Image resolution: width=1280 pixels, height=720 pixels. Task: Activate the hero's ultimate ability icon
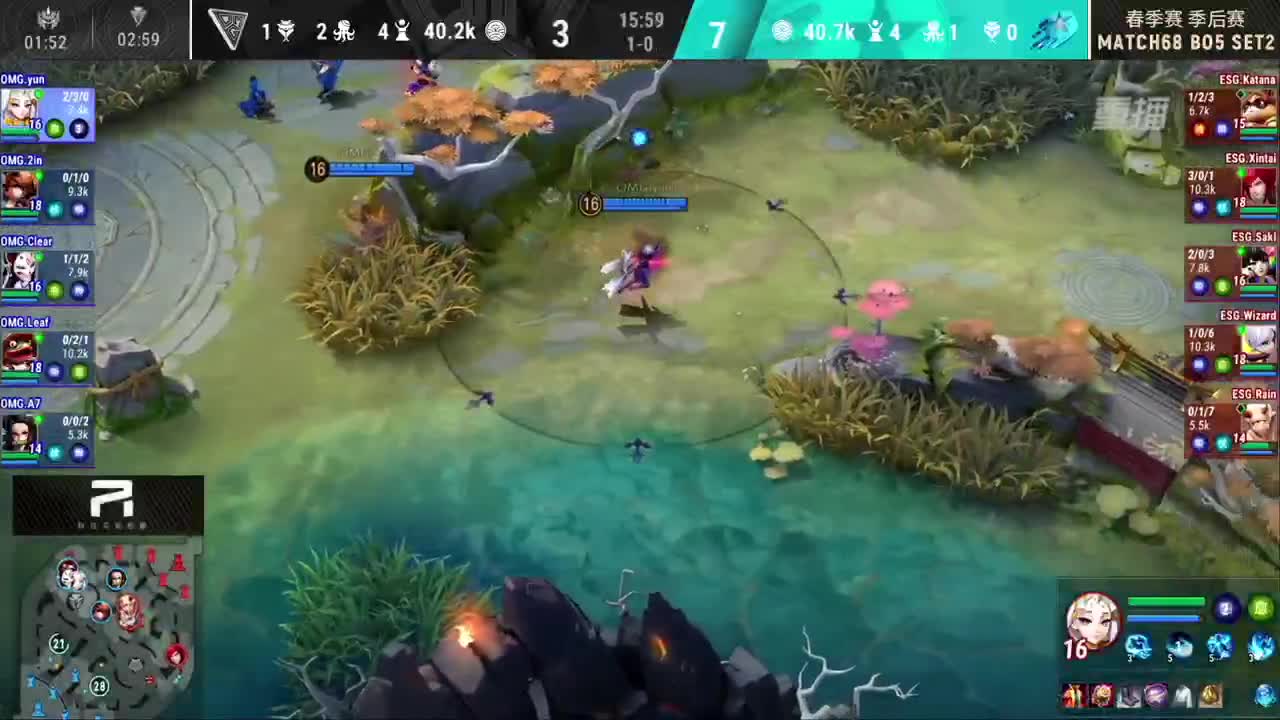click(1258, 647)
